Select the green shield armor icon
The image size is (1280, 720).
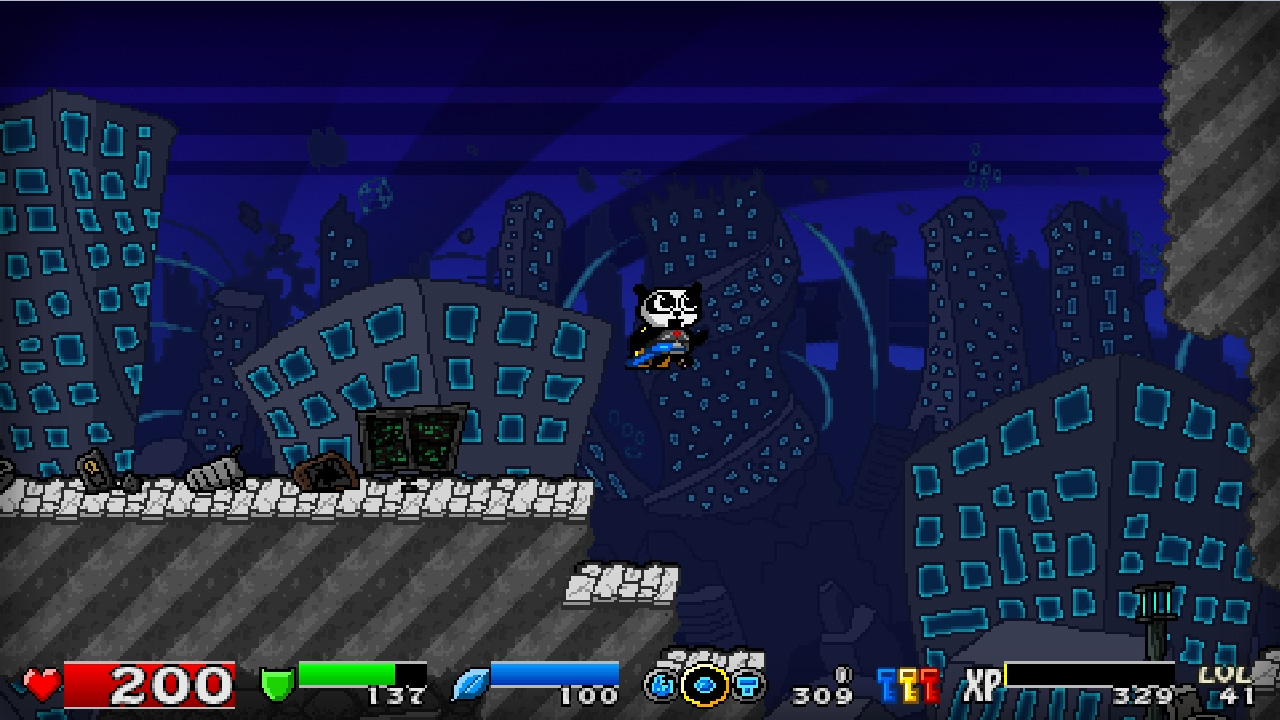coord(275,685)
